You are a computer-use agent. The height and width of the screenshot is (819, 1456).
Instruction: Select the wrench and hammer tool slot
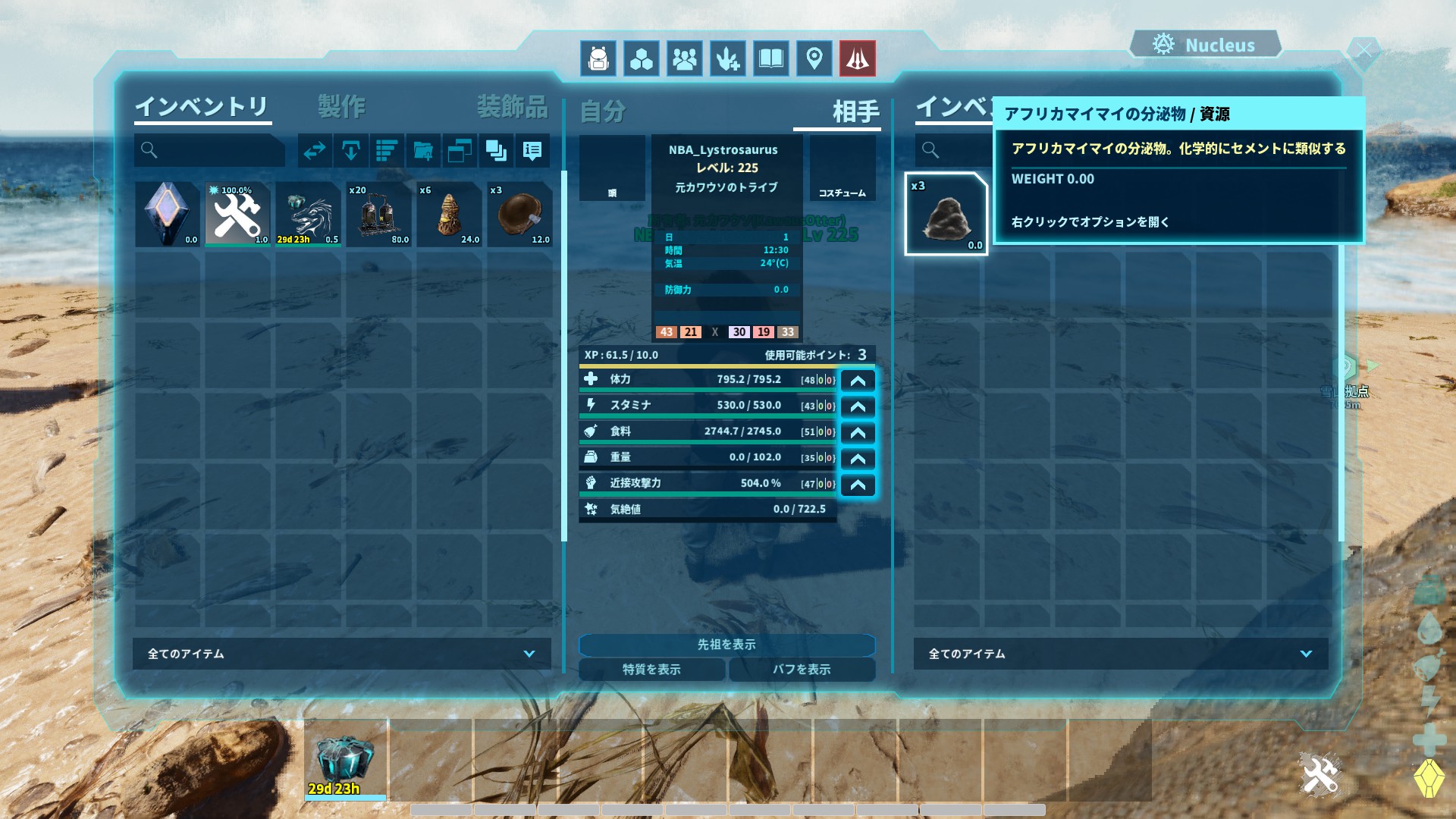pyautogui.click(x=237, y=214)
